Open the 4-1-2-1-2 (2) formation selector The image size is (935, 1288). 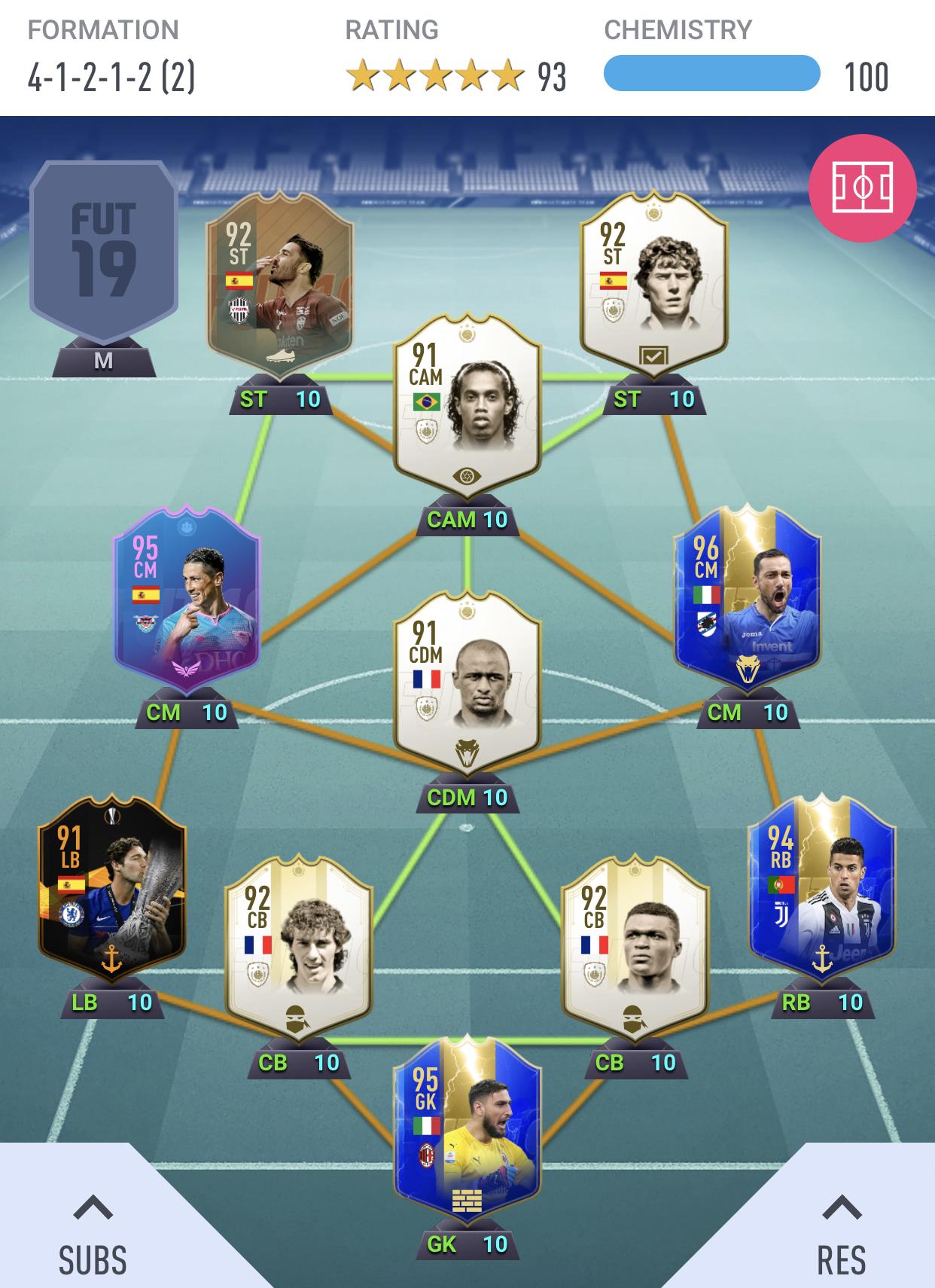111,77
